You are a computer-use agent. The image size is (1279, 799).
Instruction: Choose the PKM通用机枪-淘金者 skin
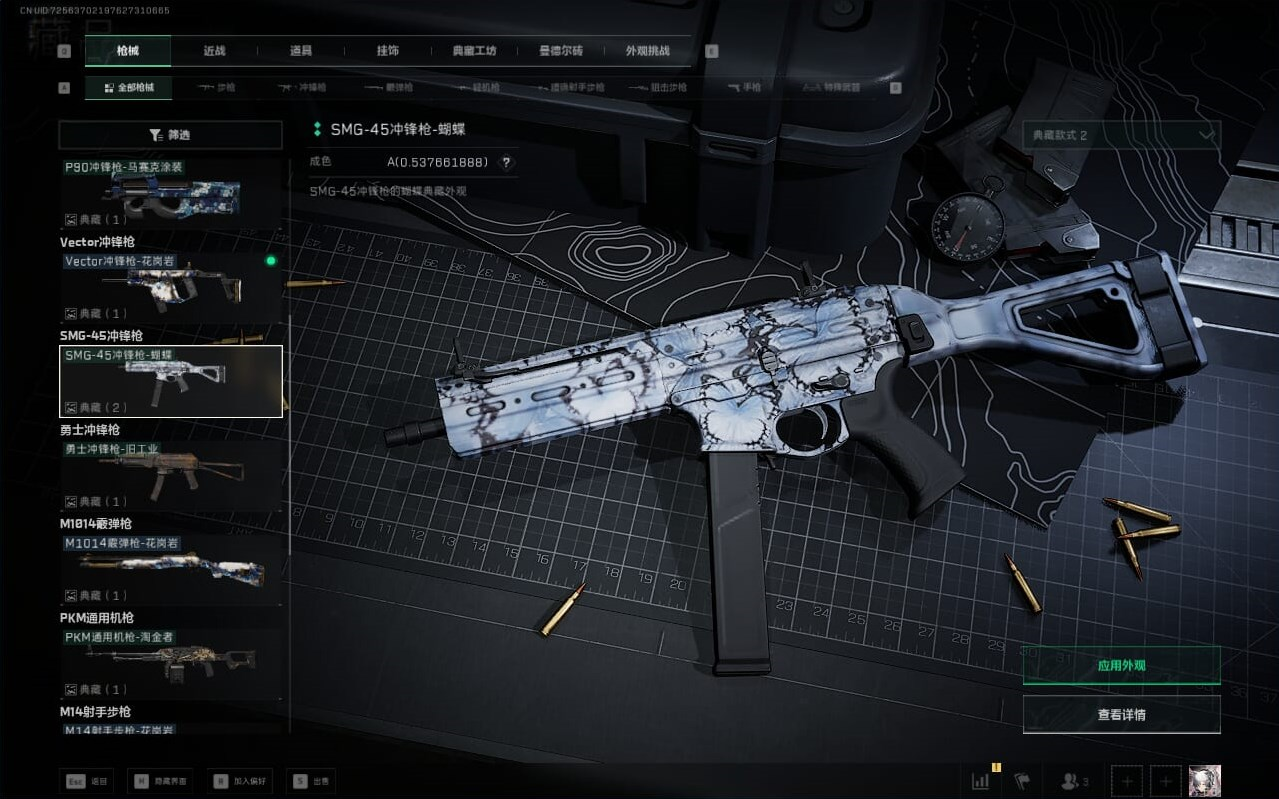pos(170,663)
